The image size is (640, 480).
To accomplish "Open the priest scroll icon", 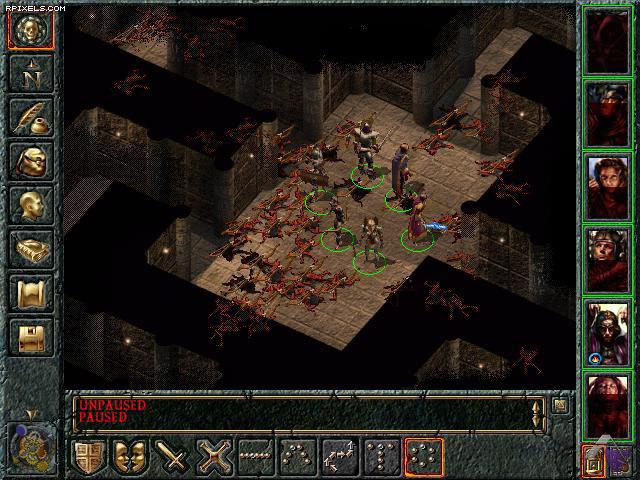I will [x=30, y=294].
